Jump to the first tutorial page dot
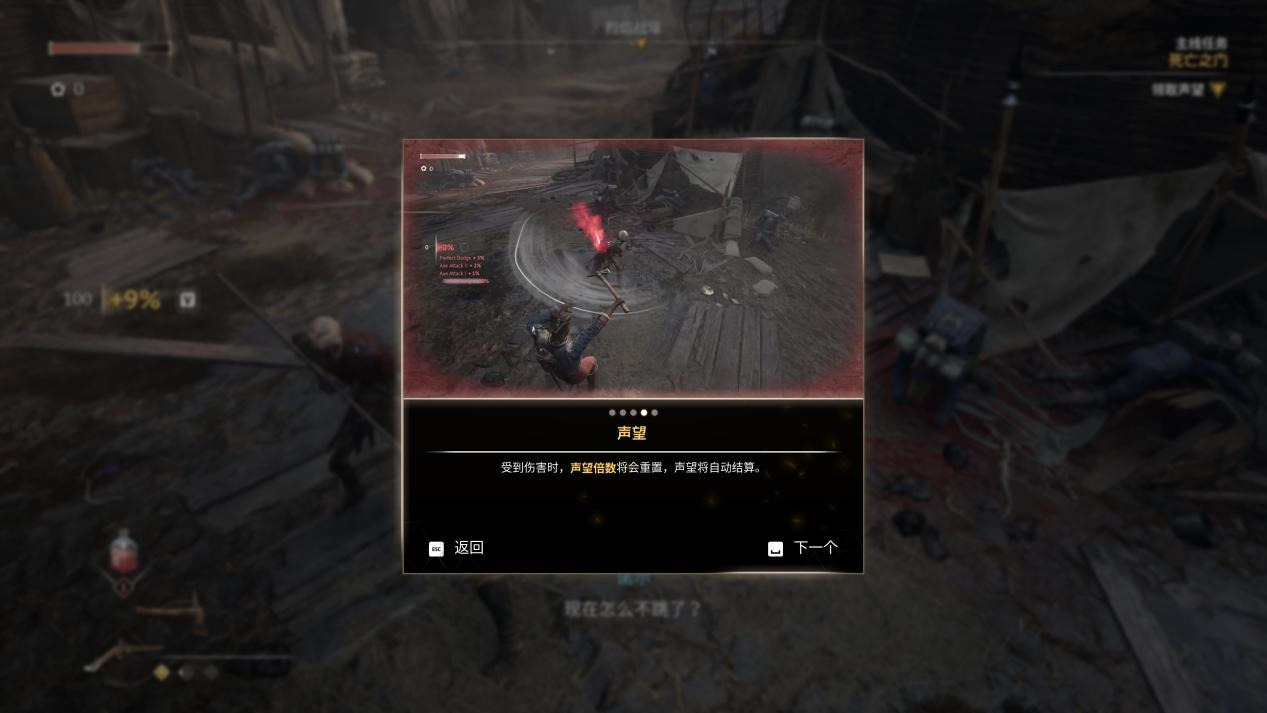Image resolution: width=1267 pixels, height=713 pixels. pos(612,412)
